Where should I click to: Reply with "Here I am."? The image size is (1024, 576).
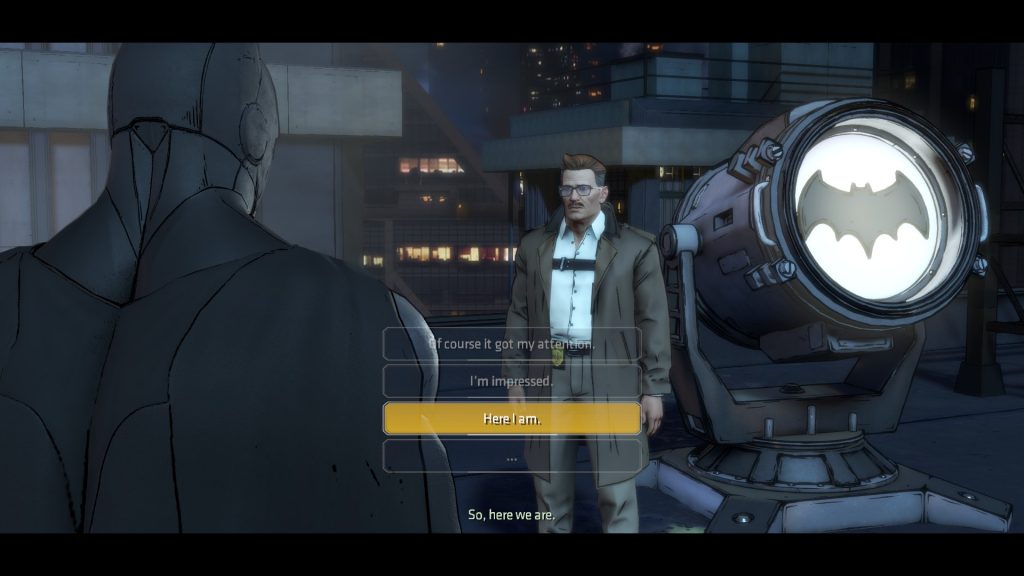pos(511,419)
